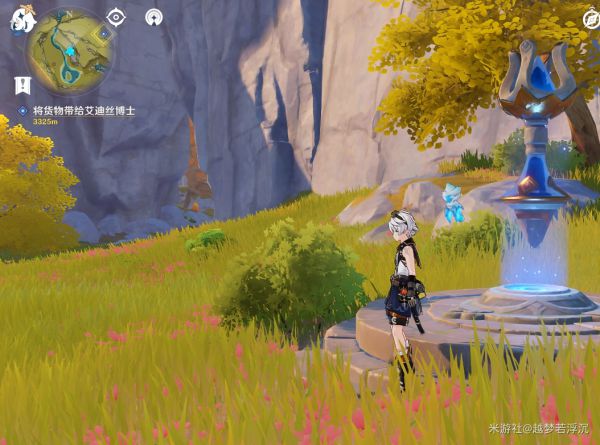Open the compass icon in the corner

coord(591,18)
